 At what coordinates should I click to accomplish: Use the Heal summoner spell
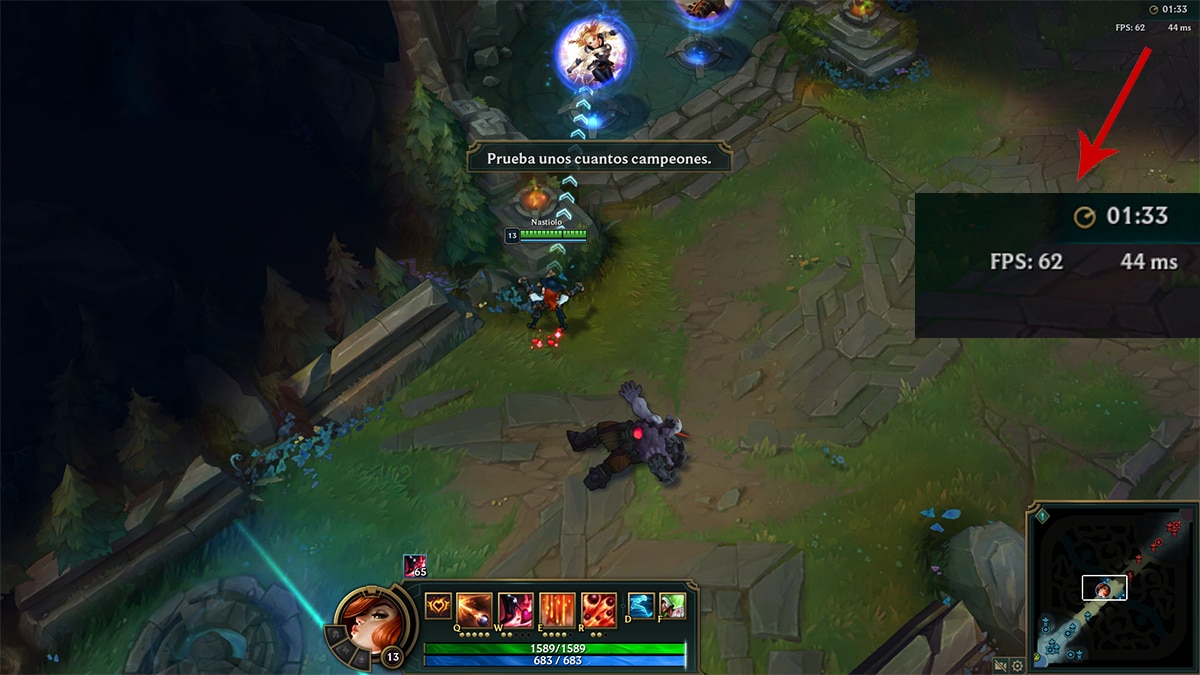click(672, 605)
